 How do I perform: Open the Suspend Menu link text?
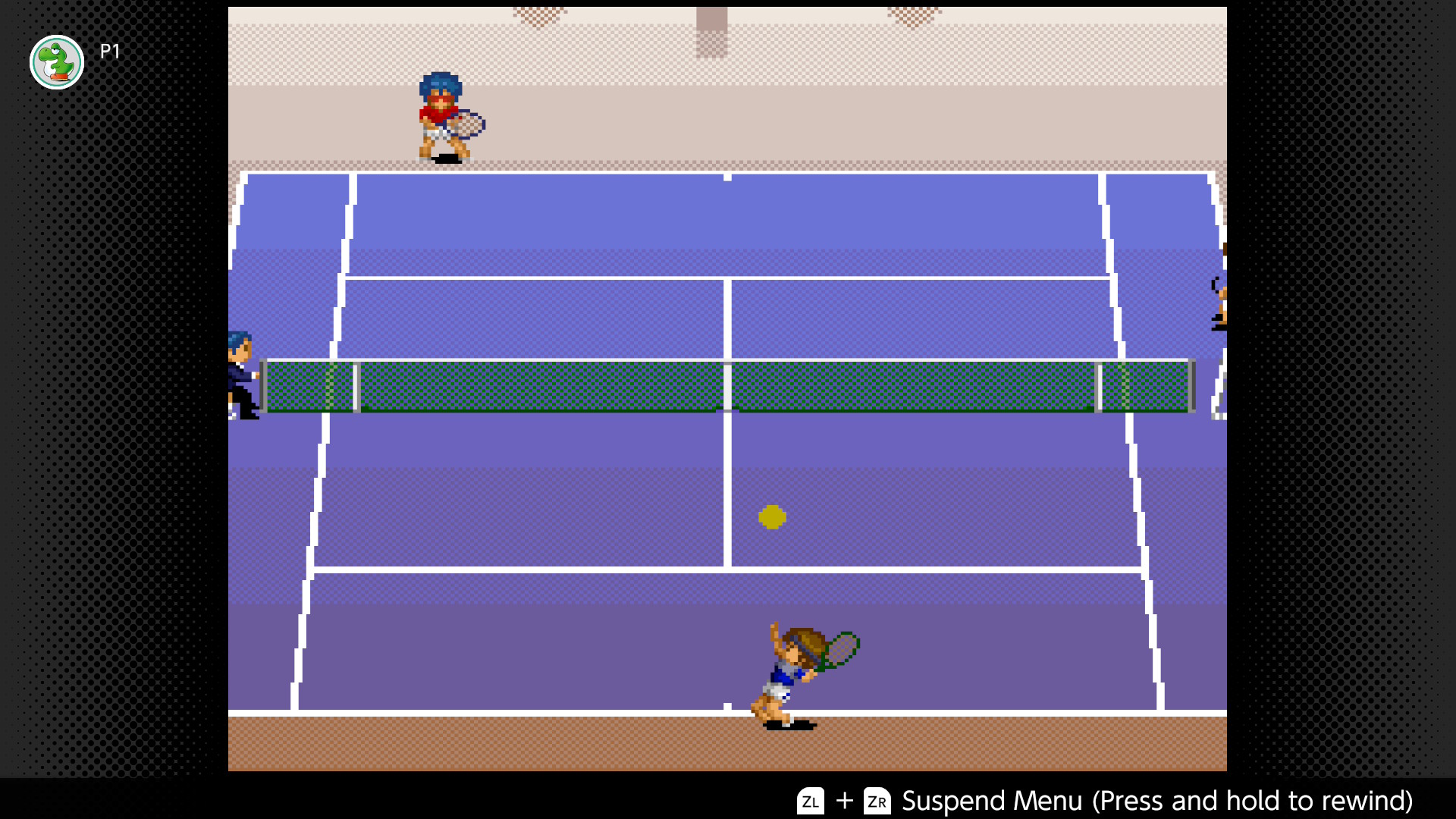[992, 801]
